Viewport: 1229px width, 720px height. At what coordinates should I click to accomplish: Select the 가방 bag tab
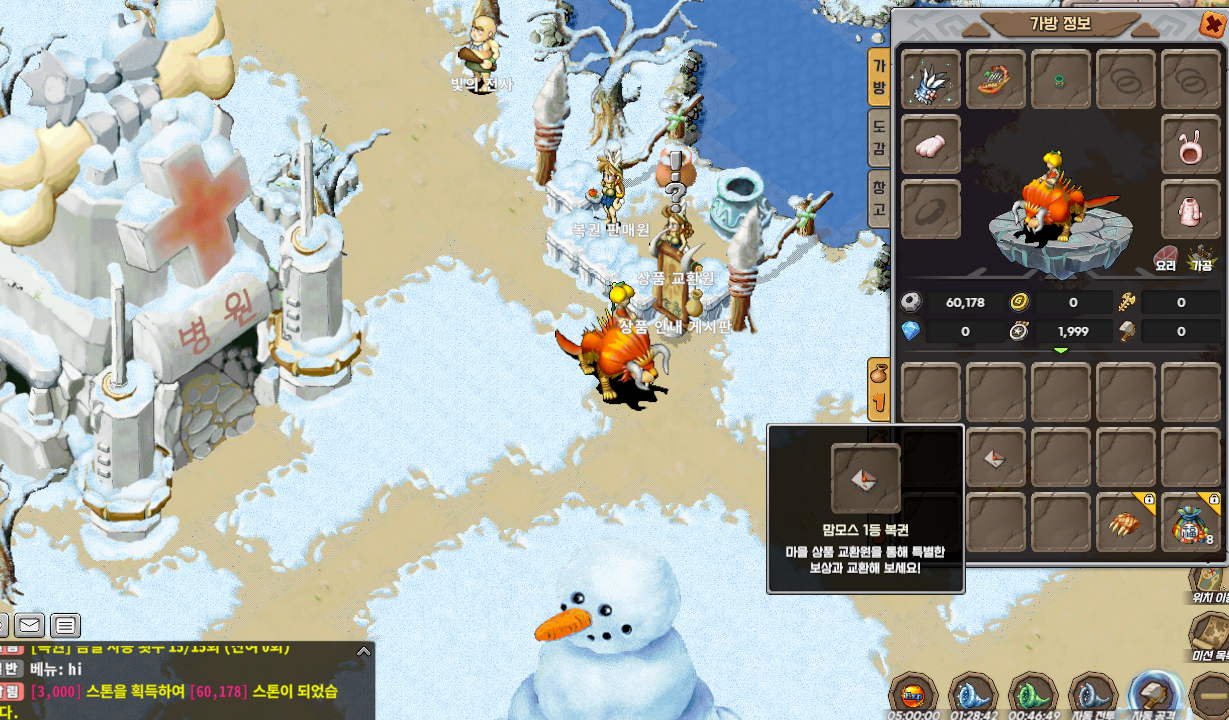pyautogui.click(x=879, y=77)
